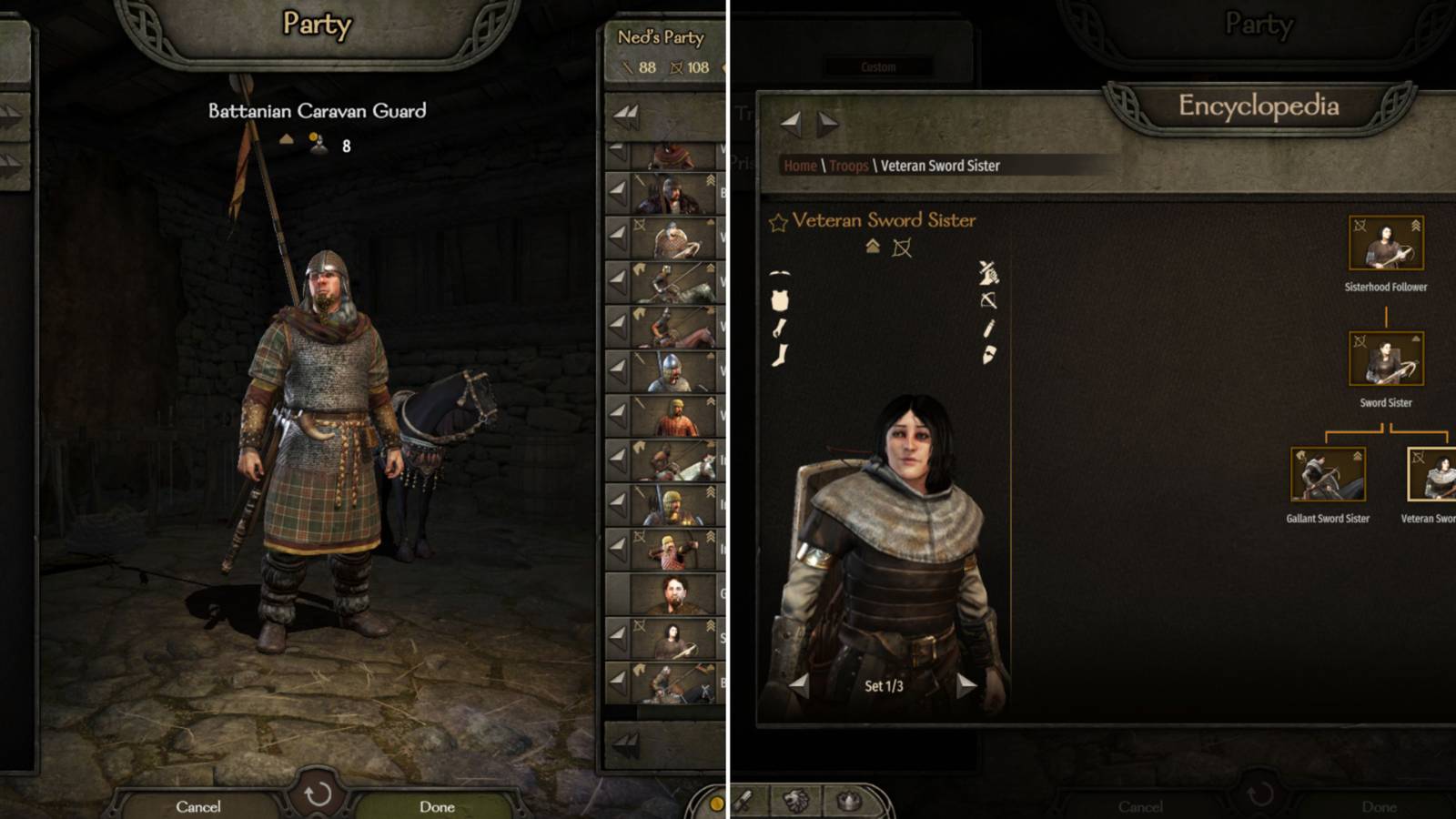Toggle the favorite star beside Veteran Sword Sister
The height and width of the screenshot is (819, 1456).
coord(777,220)
